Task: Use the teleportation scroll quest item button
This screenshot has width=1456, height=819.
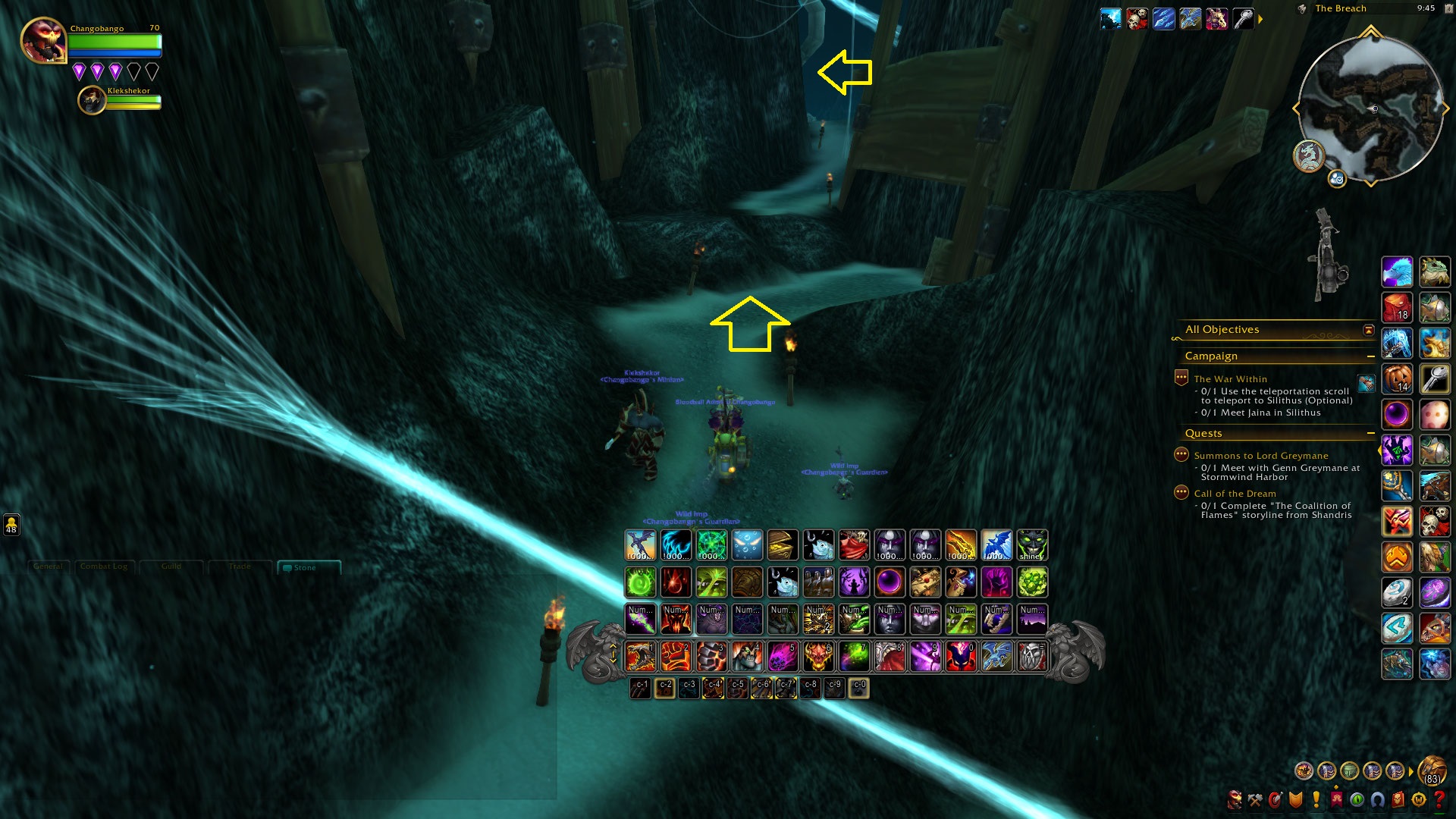Action: tap(1366, 384)
